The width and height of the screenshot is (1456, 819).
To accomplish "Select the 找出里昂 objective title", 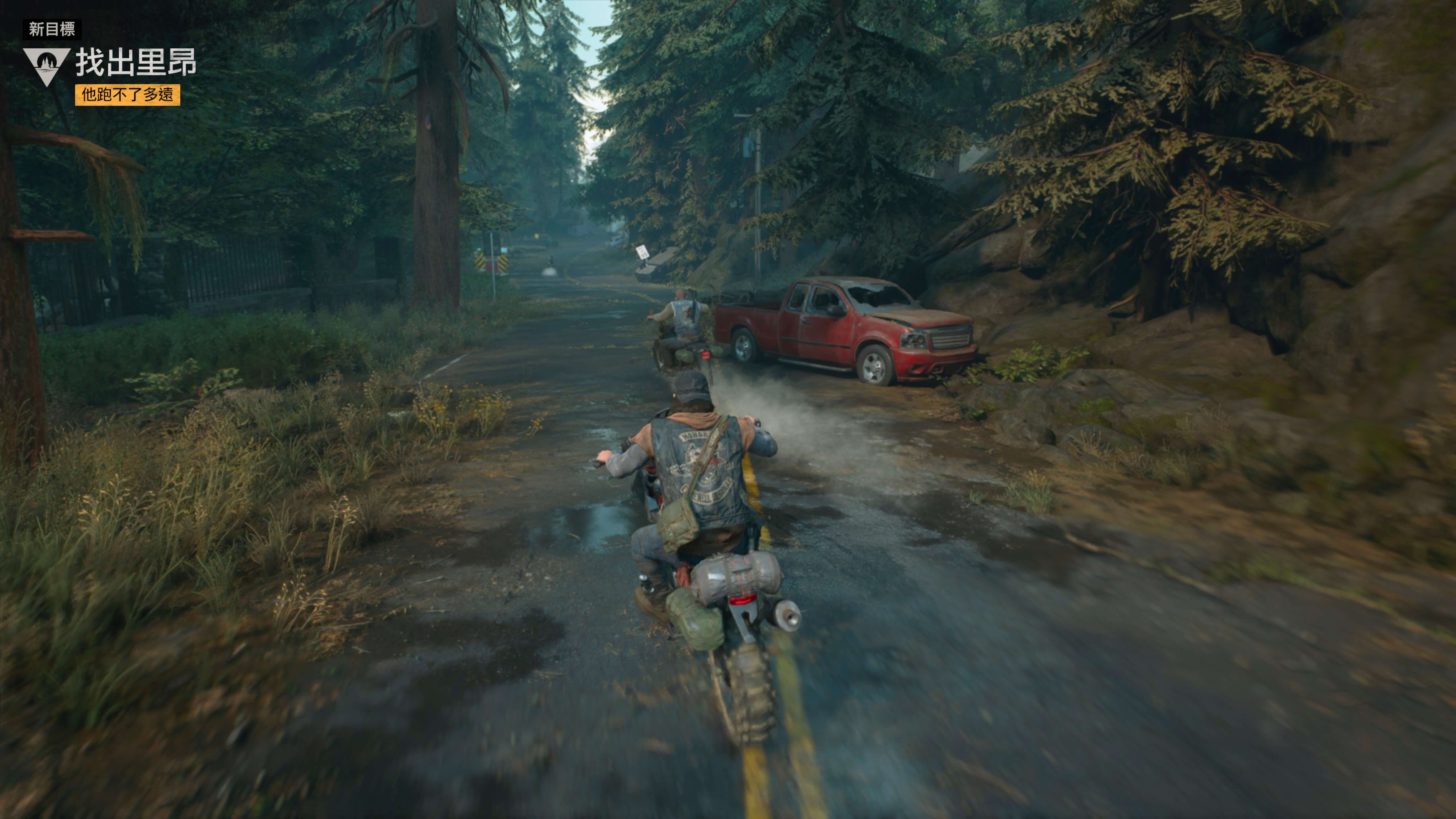I will point(136,62).
